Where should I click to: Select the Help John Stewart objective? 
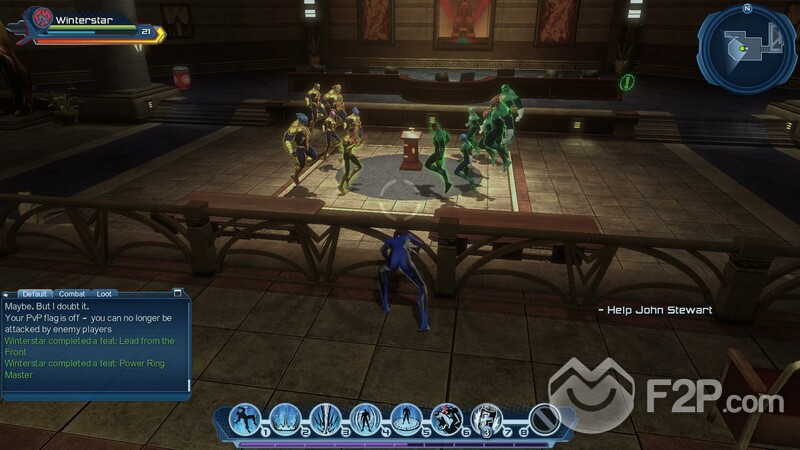[655, 310]
